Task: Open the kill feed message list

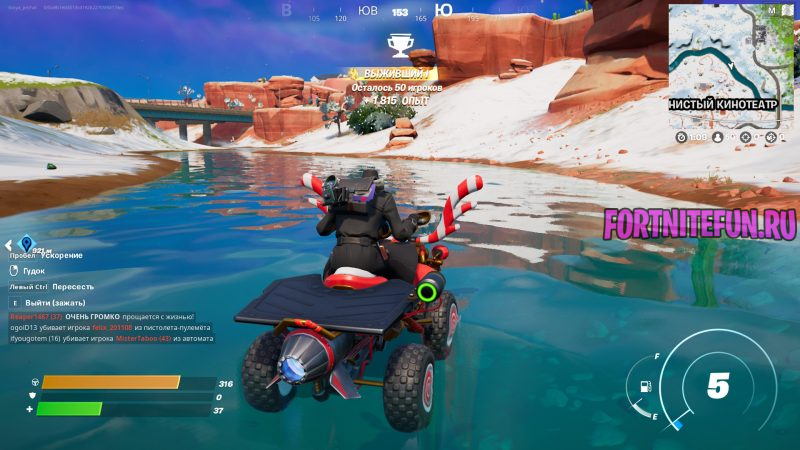Action: point(116,328)
